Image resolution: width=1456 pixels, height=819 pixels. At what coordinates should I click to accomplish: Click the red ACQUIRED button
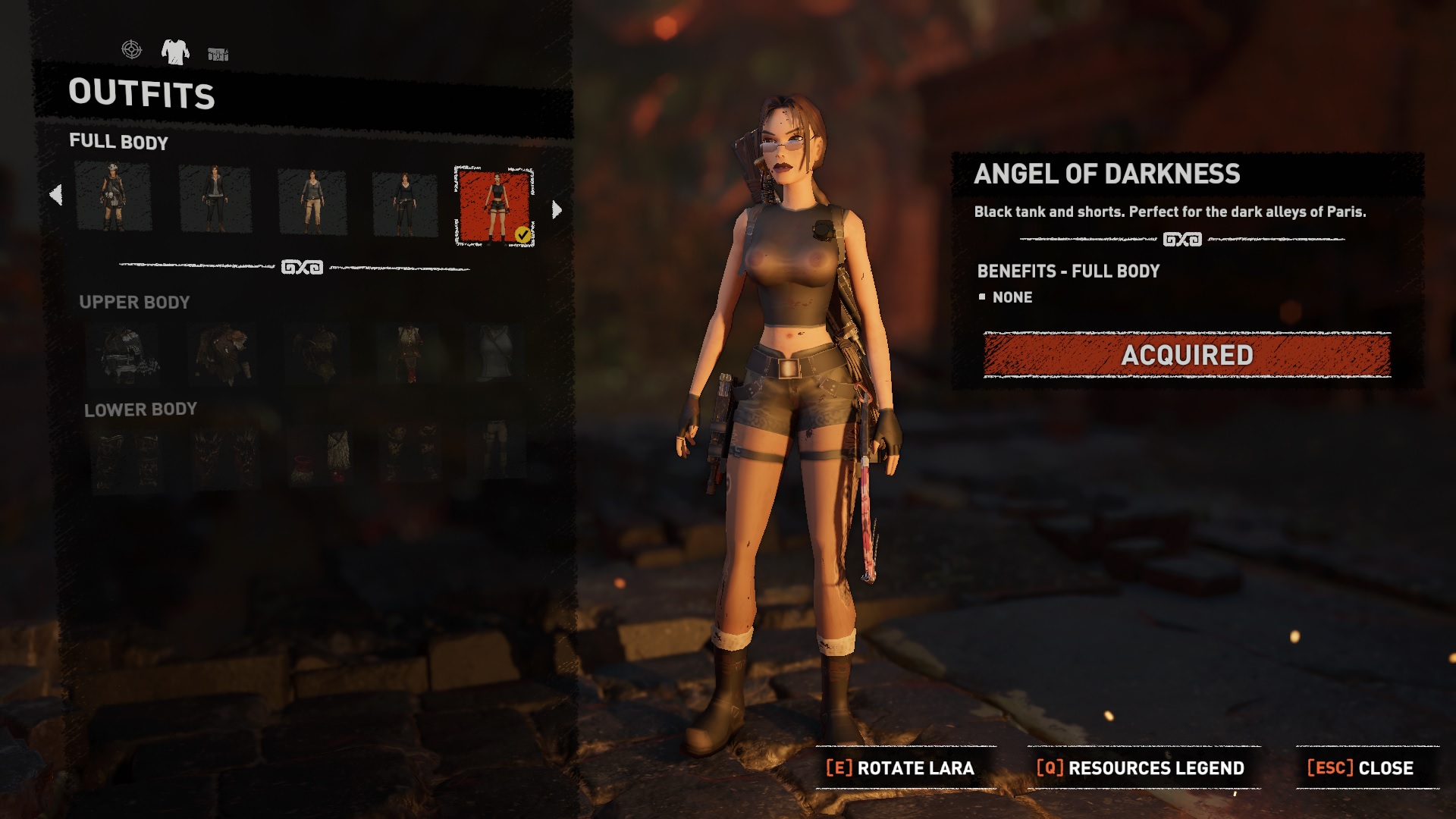click(x=1187, y=355)
